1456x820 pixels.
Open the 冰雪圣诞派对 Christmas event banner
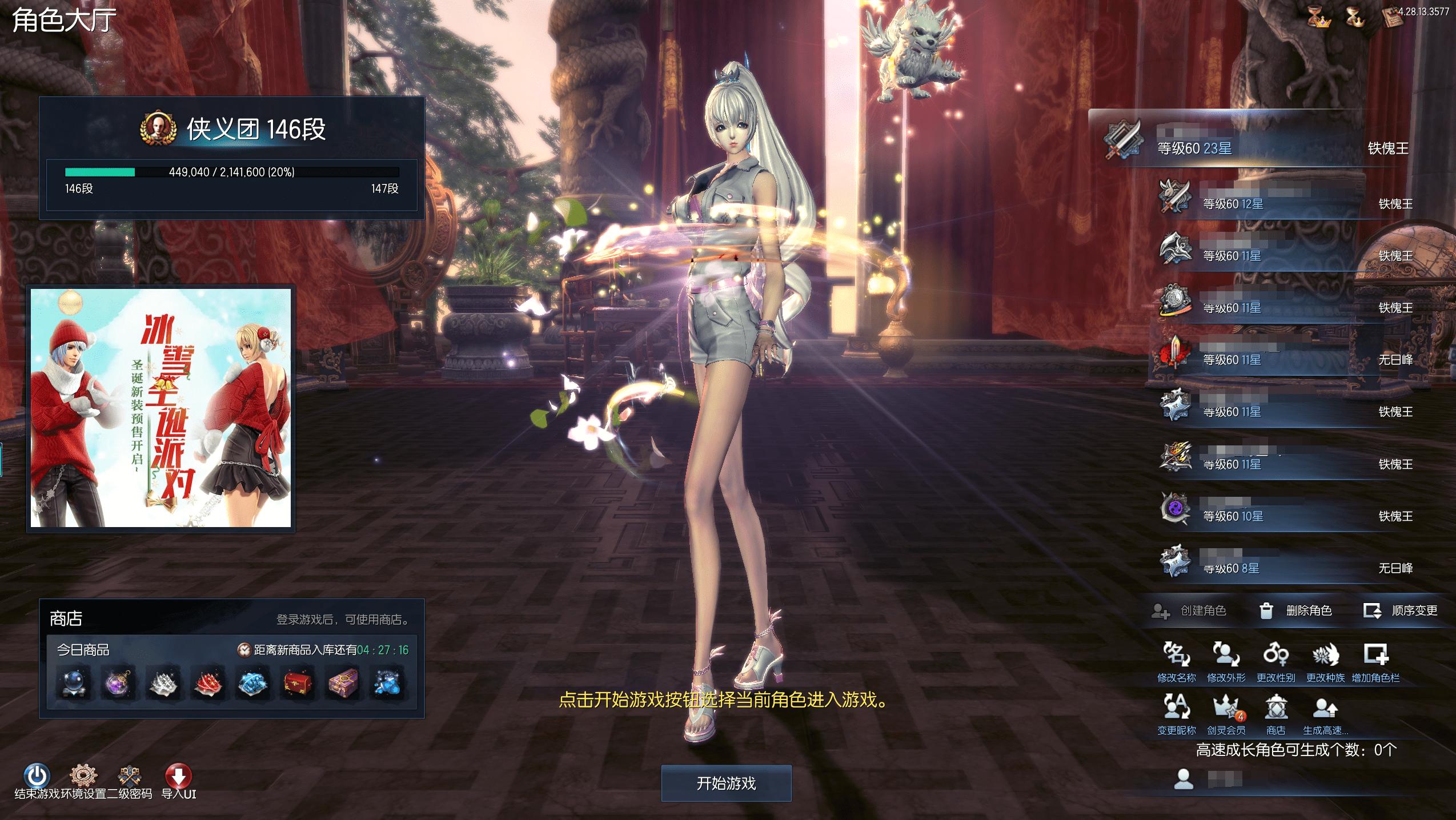[x=161, y=408]
